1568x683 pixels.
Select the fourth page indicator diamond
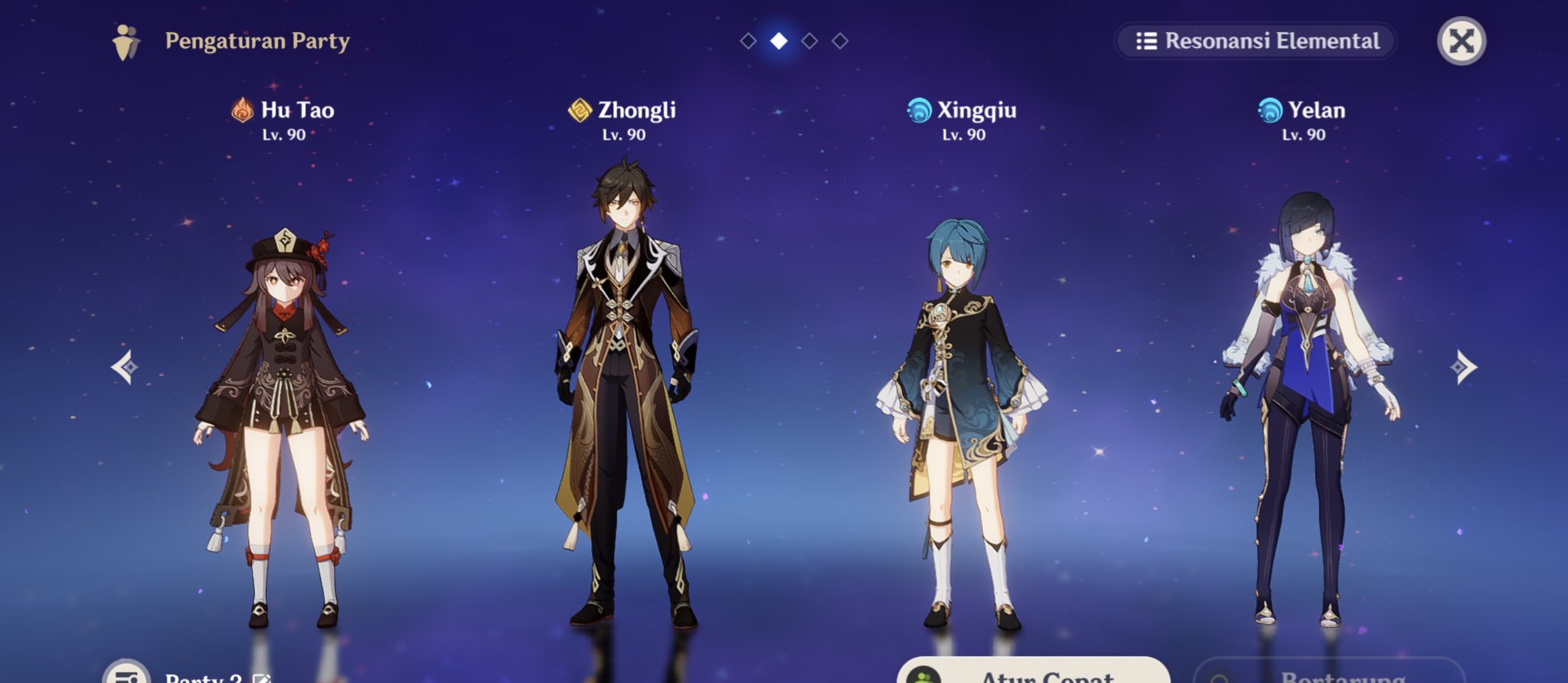[x=839, y=42]
